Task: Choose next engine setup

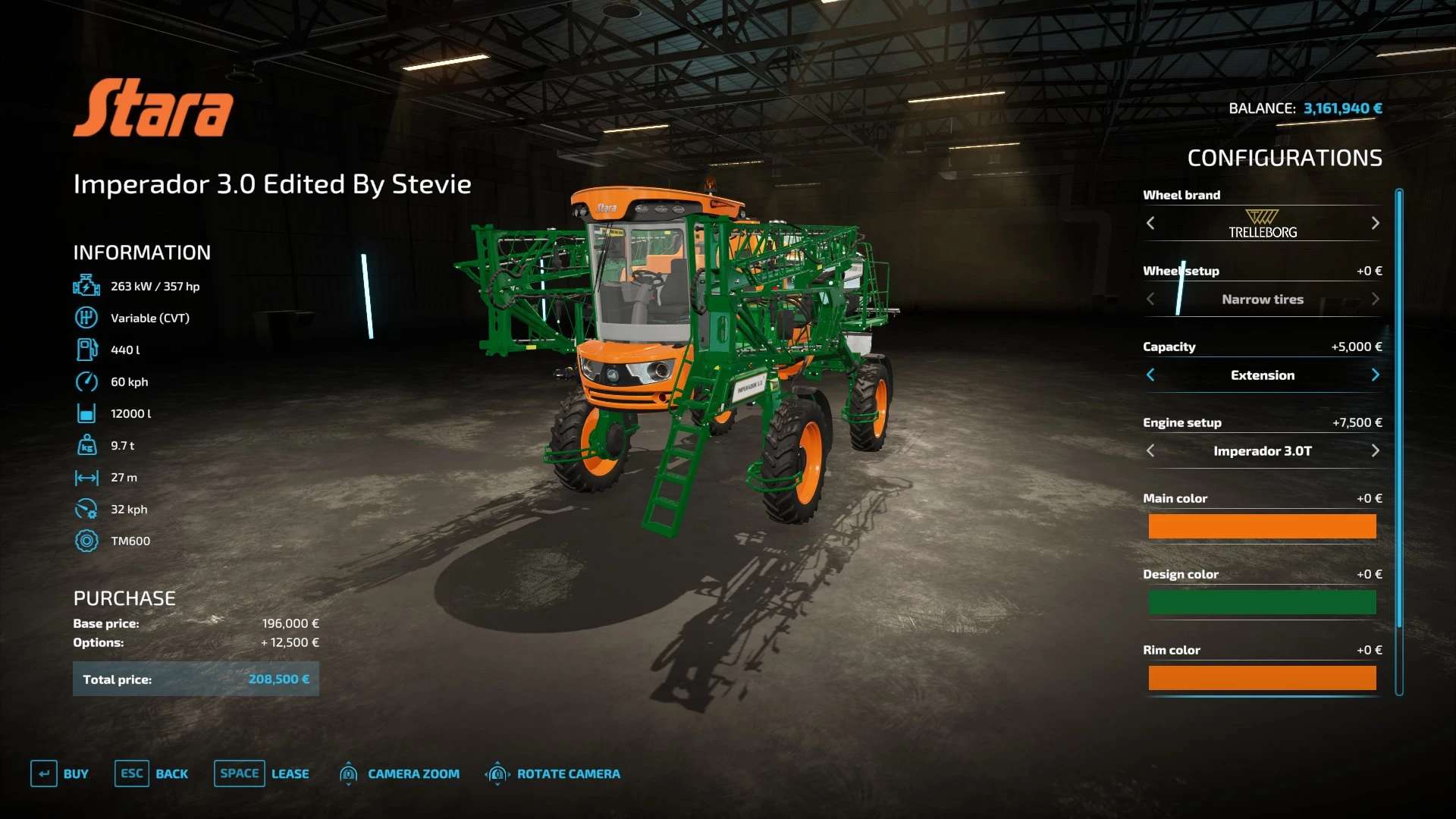Action: pyautogui.click(x=1375, y=450)
